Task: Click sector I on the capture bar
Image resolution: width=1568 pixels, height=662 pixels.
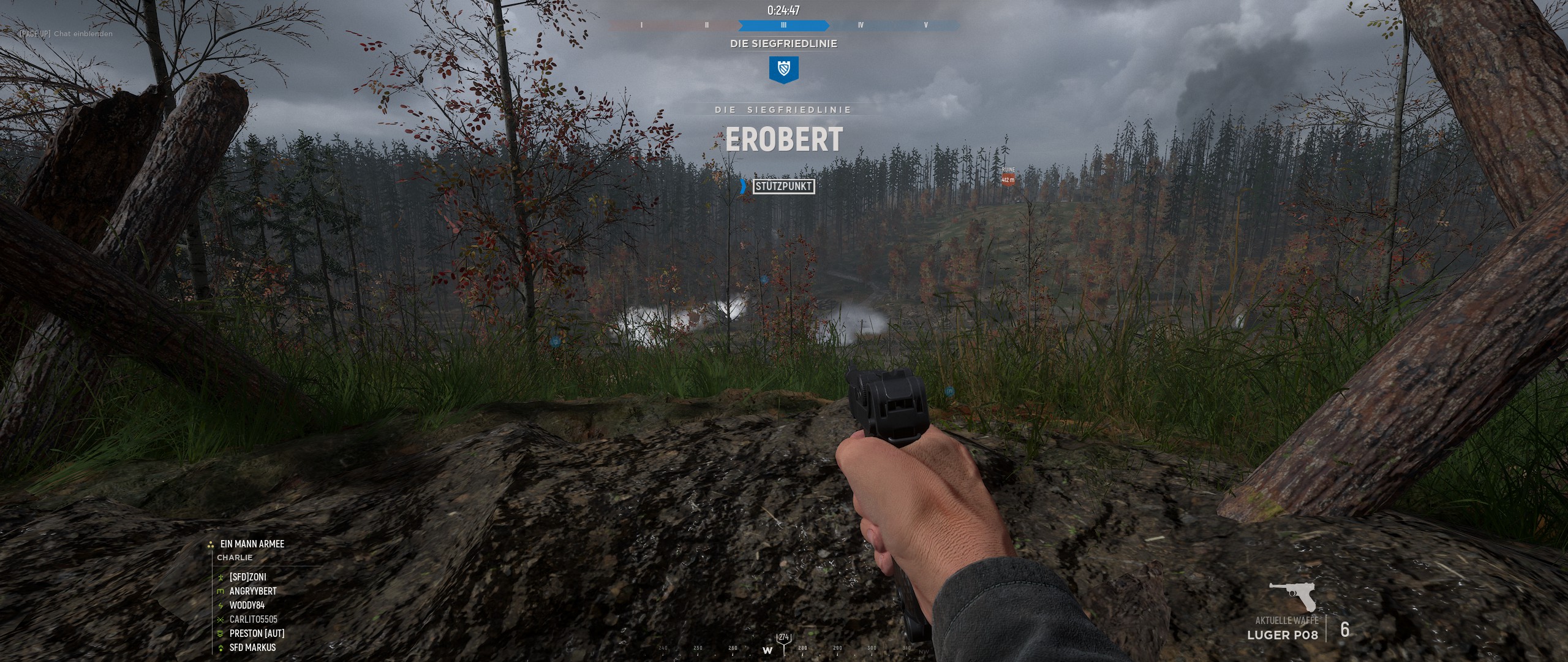Action: [641, 26]
